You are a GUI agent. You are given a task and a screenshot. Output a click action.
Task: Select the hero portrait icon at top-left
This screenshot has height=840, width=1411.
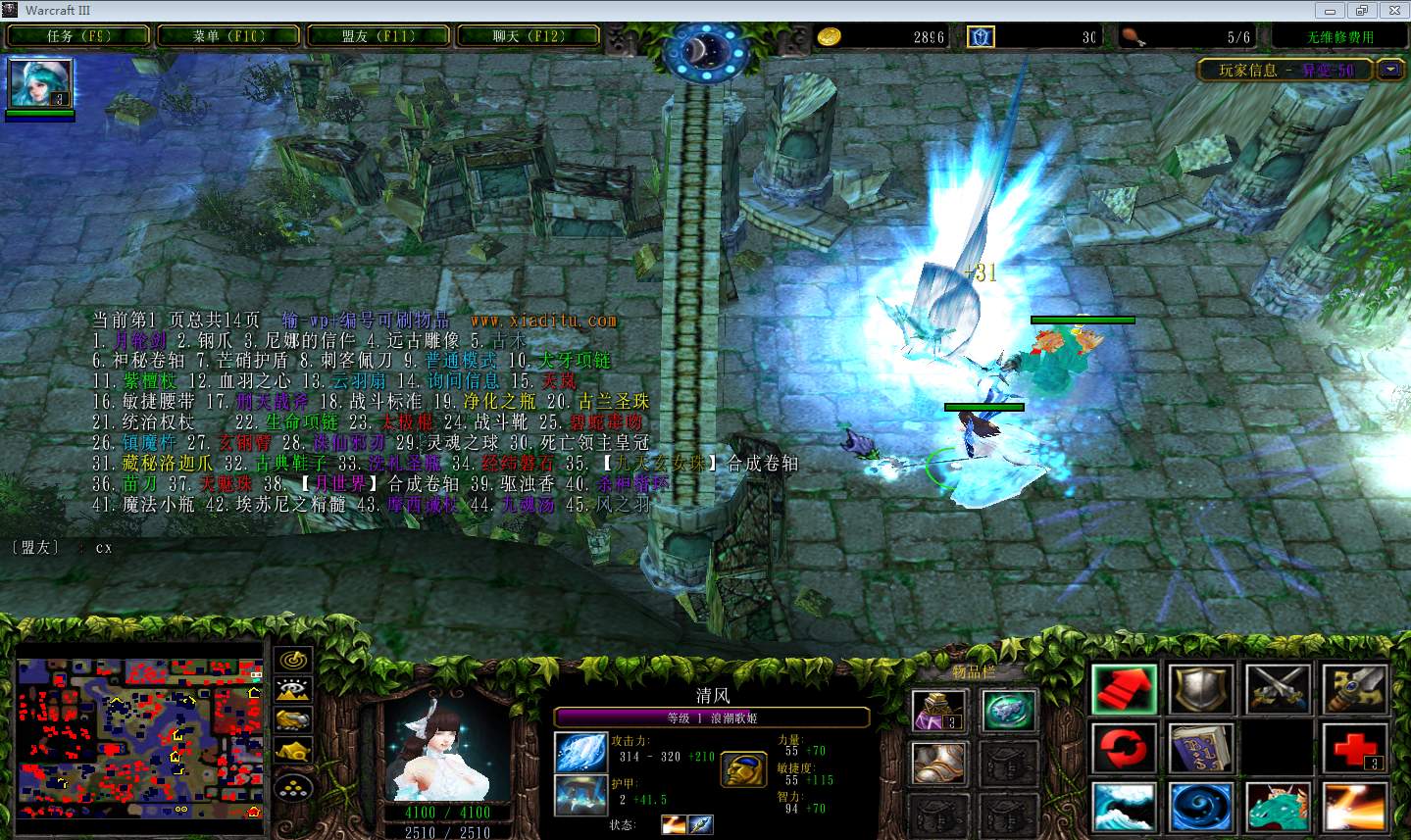tap(40, 83)
